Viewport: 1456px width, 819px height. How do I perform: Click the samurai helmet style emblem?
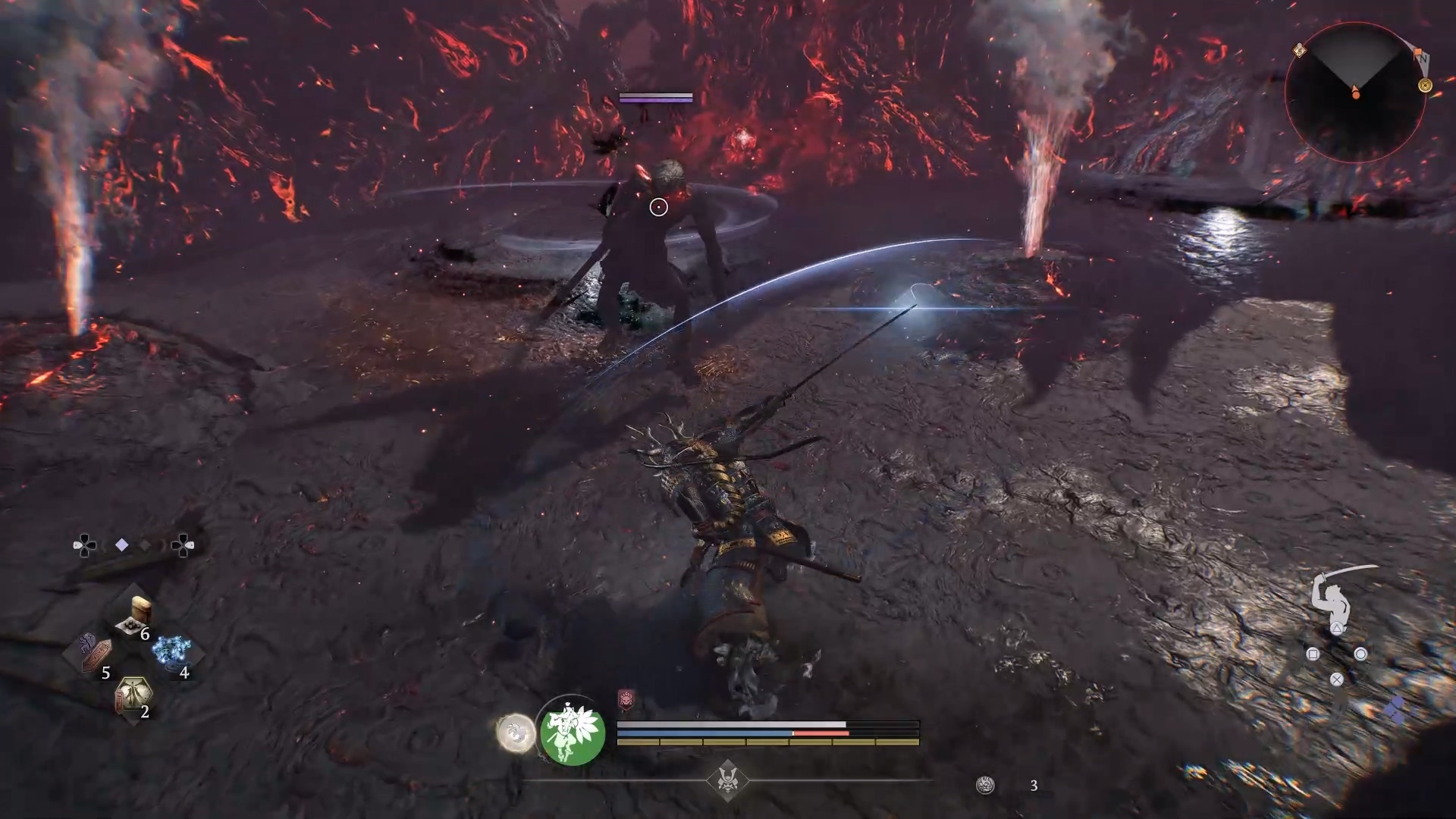pyautogui.click(x=728, y=780)
